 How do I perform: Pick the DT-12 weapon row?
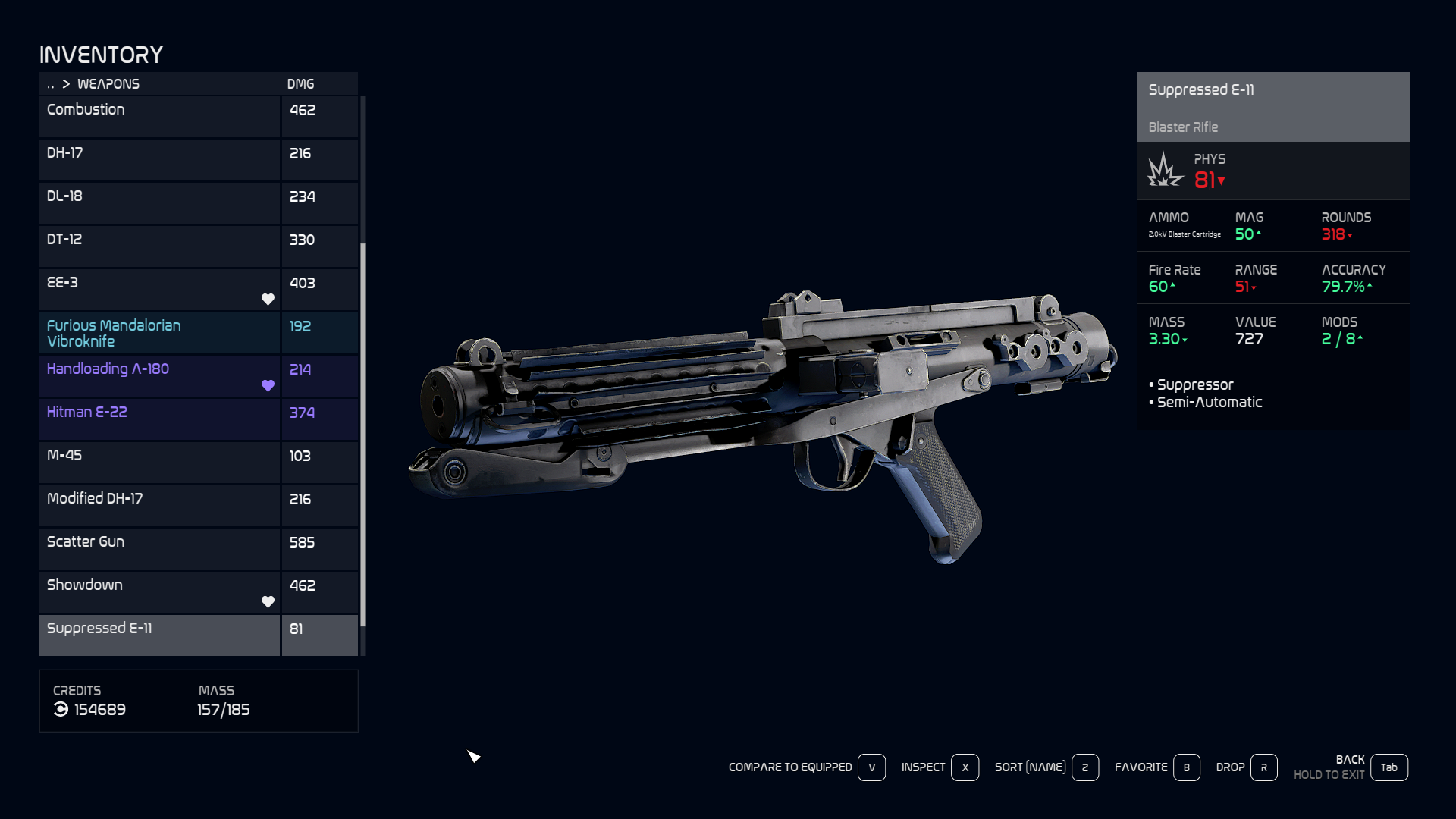tap(159, 246)
